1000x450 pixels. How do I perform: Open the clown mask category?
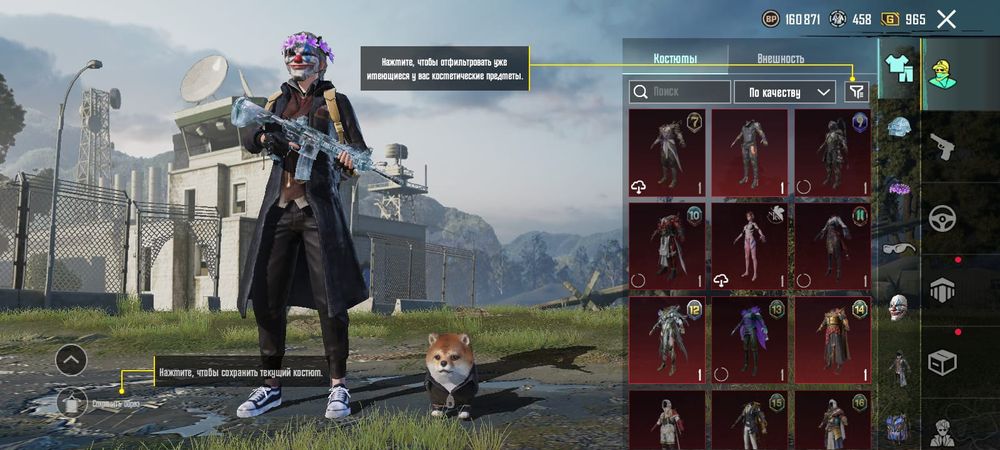(x=898, y=307)
